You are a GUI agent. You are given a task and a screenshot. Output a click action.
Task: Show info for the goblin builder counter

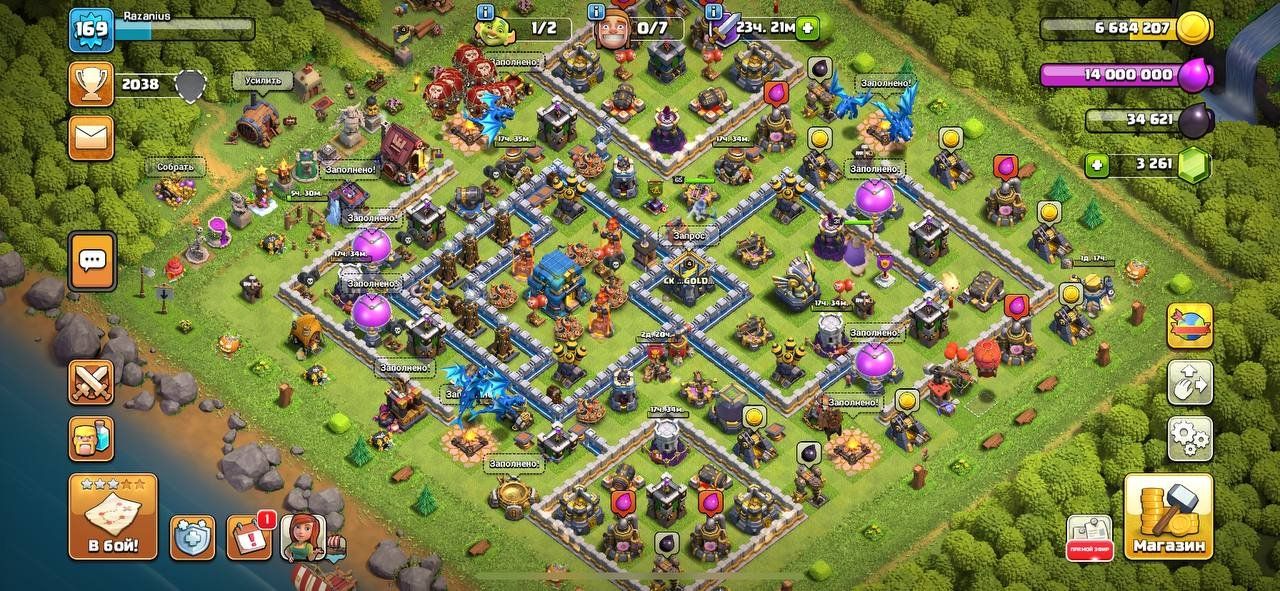click(487, 13)
